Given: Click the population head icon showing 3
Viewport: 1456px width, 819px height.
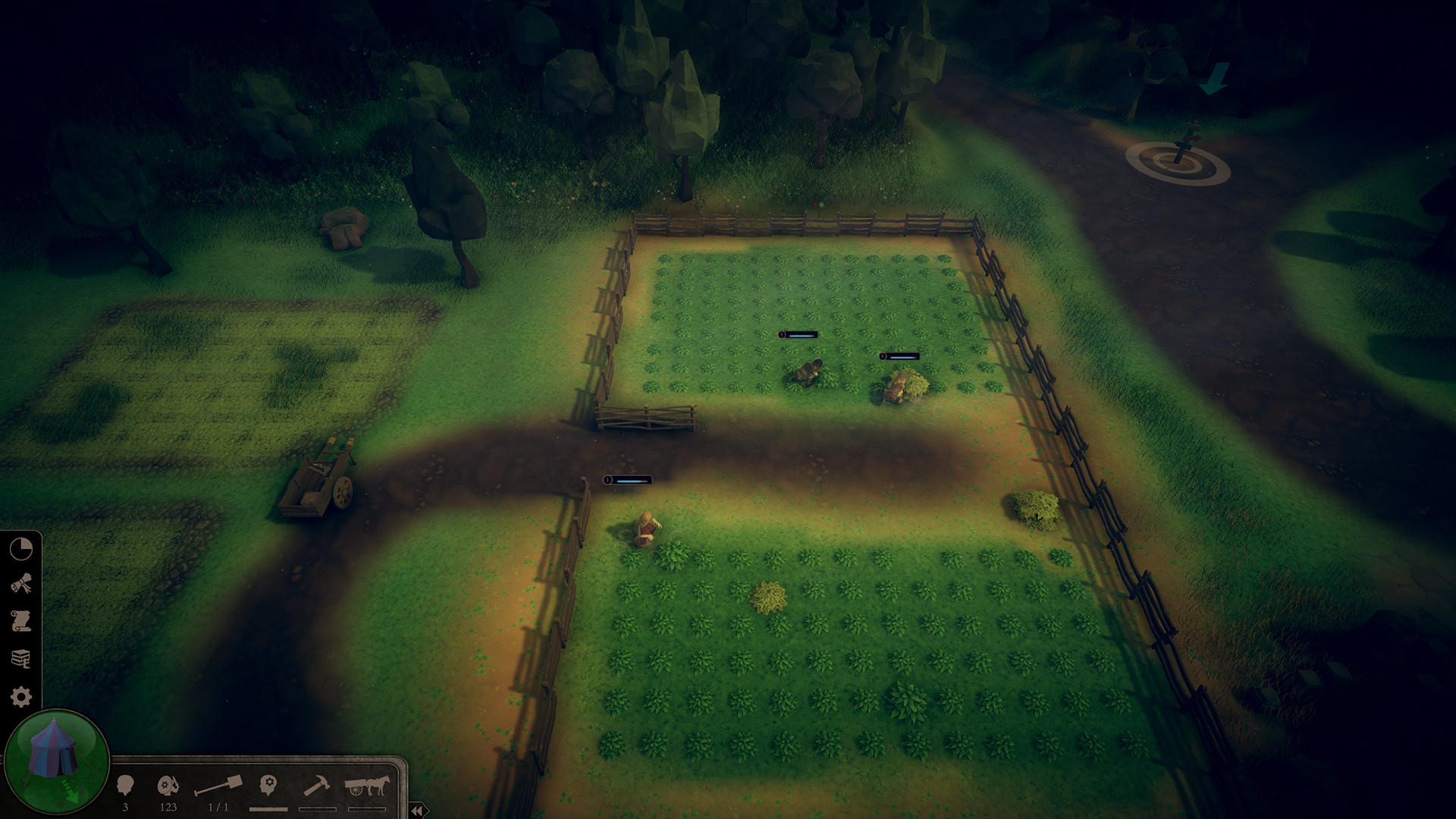Looking at the screenshot, I should pos(125,783).
